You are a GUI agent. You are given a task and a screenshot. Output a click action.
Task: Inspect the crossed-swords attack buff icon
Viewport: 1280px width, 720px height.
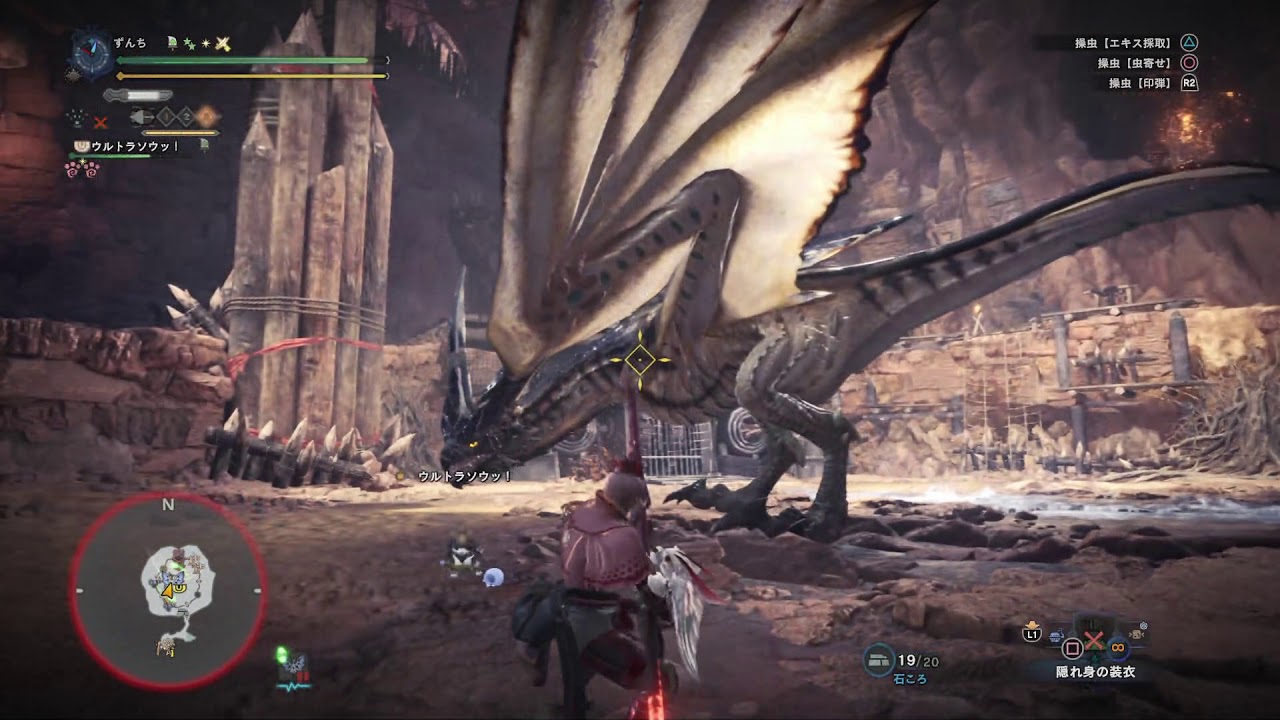click(x=223, y=43)
